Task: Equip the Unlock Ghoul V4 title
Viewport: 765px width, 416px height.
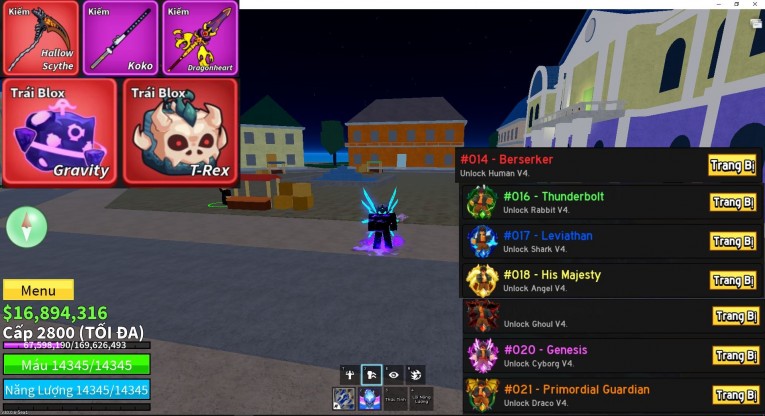Action: point(735,317)
